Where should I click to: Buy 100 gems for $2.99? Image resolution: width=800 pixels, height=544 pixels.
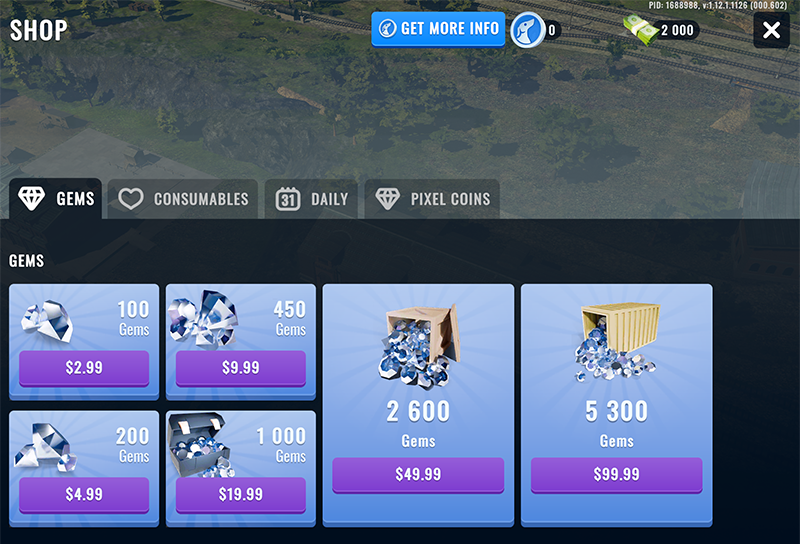pos(84,367)
